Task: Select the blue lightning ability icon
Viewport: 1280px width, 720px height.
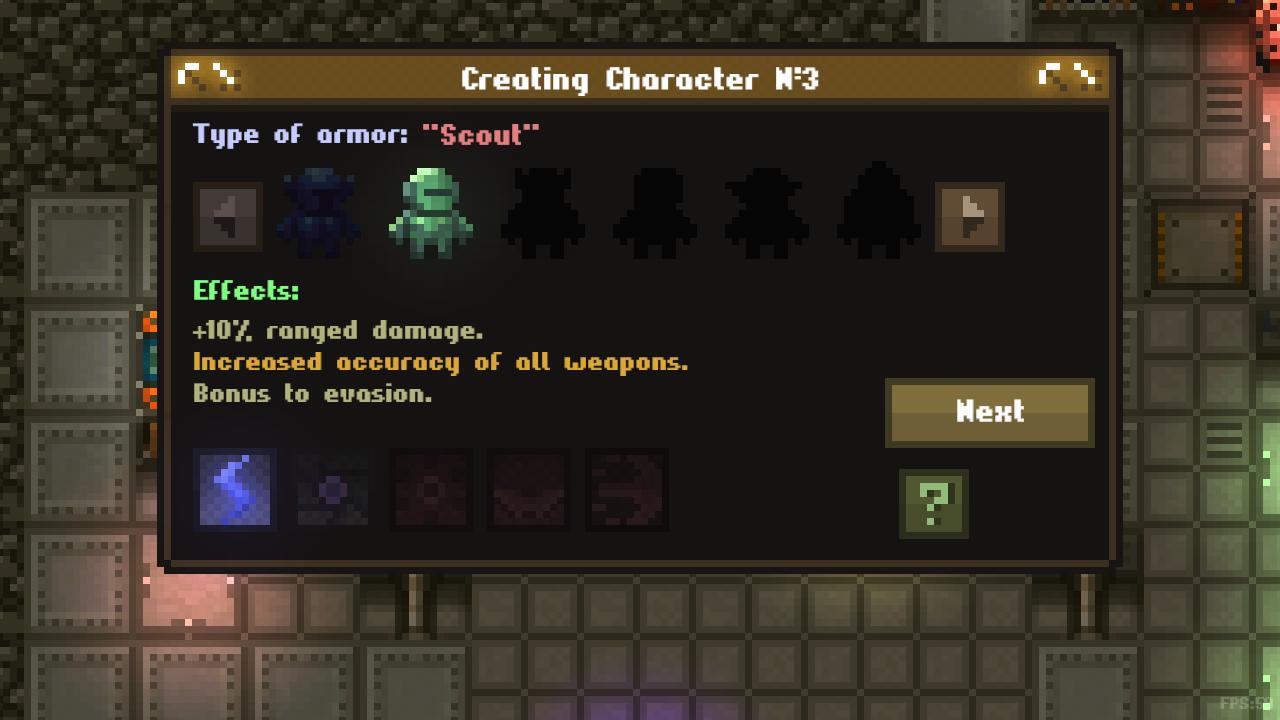Action: click(x=236, y=491)
